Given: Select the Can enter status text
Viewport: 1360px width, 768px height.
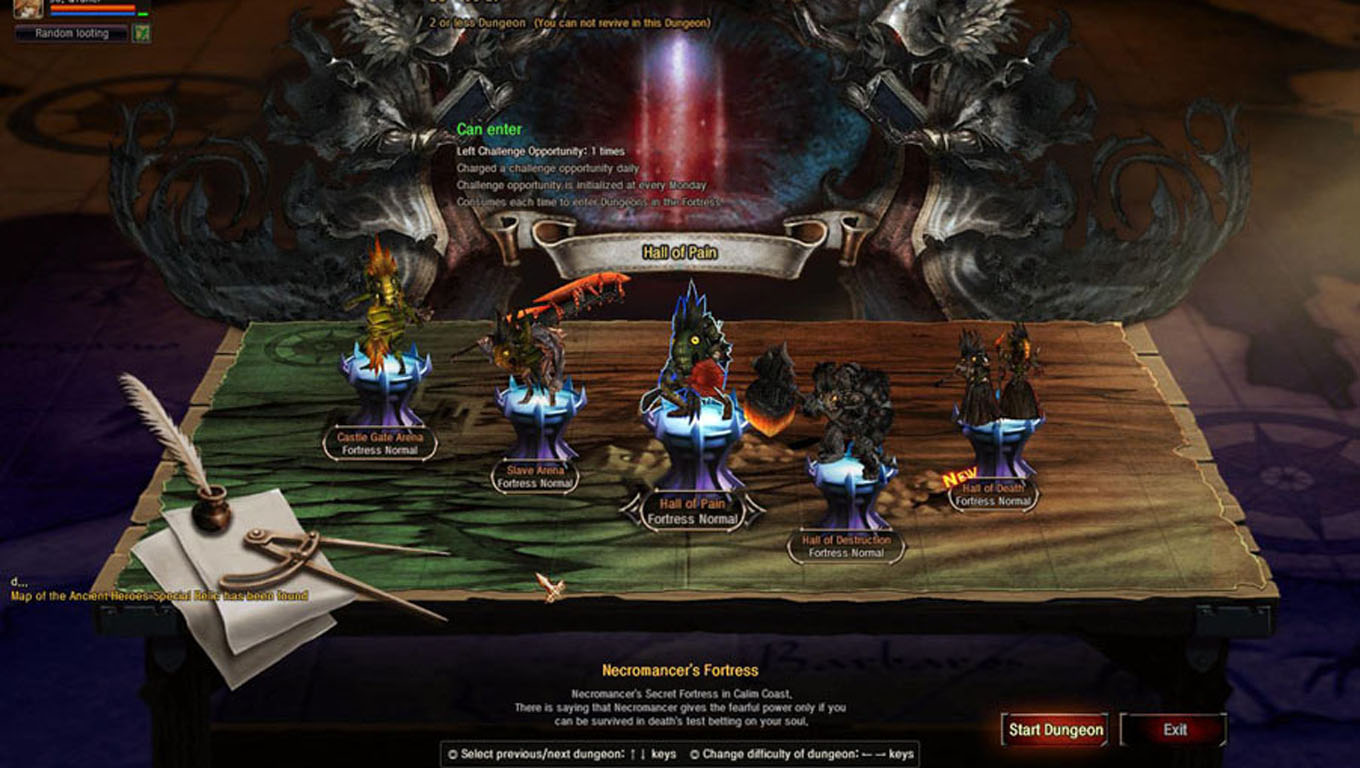Looking at the screenshot, I should pos(488,129).
